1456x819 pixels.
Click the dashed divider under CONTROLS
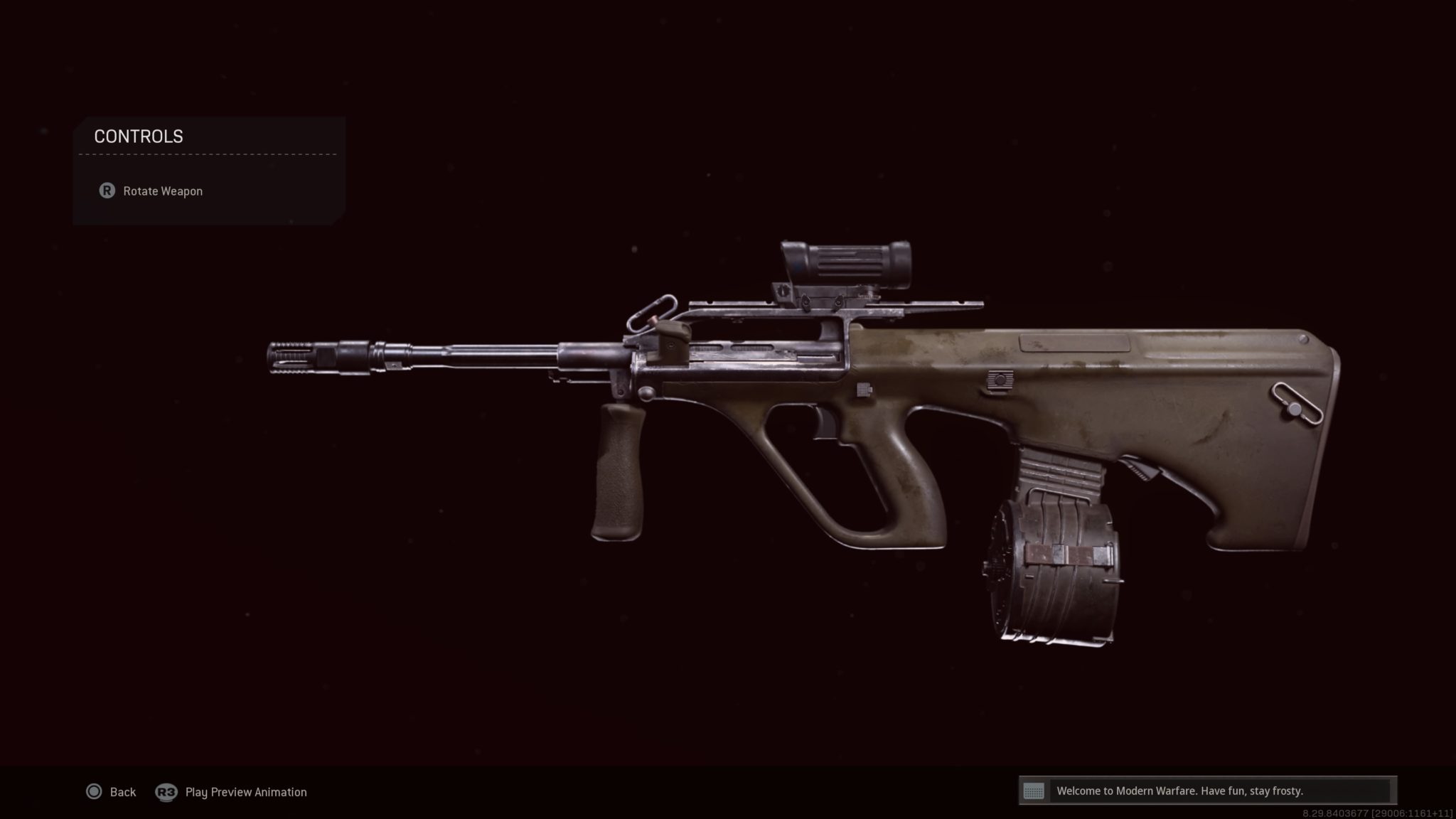pos(206,153)
